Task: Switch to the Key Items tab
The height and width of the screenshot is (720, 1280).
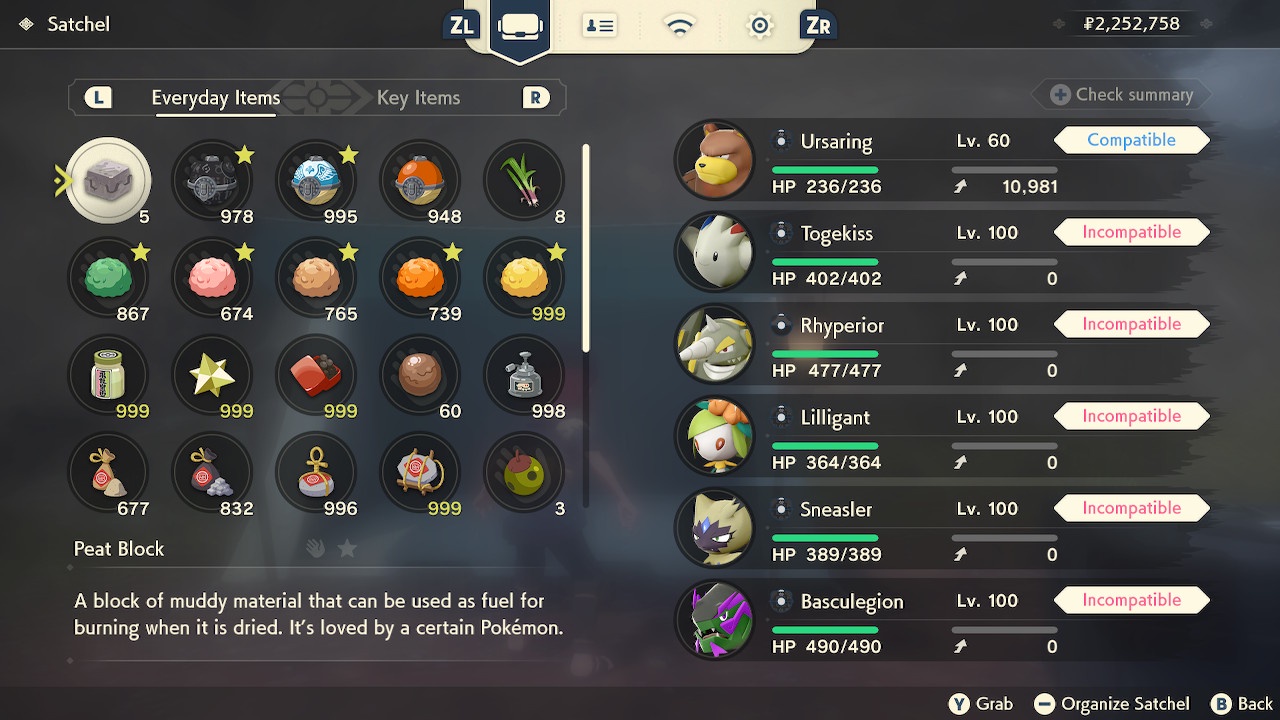Action: (418, 98)
